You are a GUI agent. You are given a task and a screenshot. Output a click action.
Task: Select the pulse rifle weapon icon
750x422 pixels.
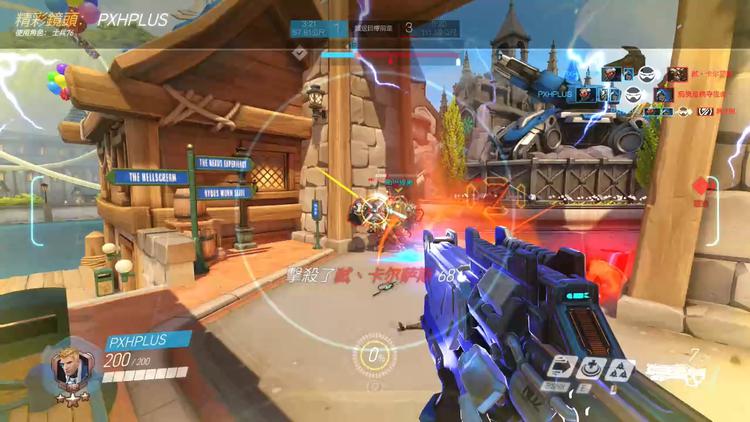pos(677,371)
